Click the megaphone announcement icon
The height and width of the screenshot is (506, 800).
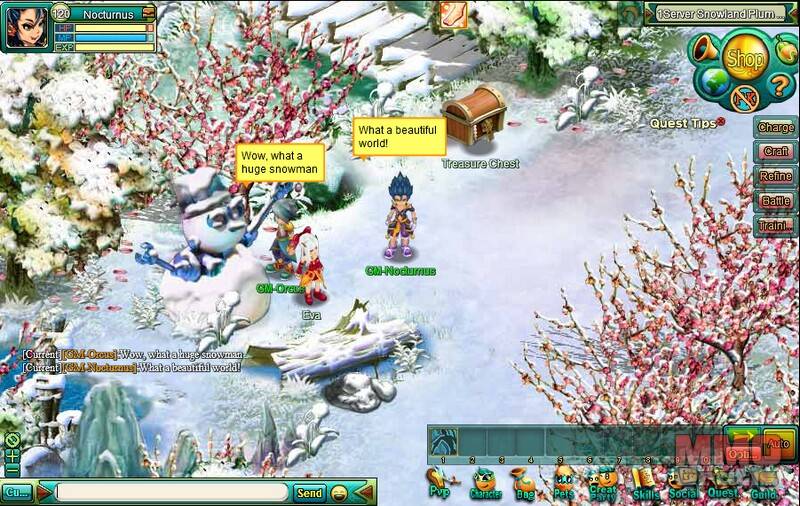coord(705,48)
